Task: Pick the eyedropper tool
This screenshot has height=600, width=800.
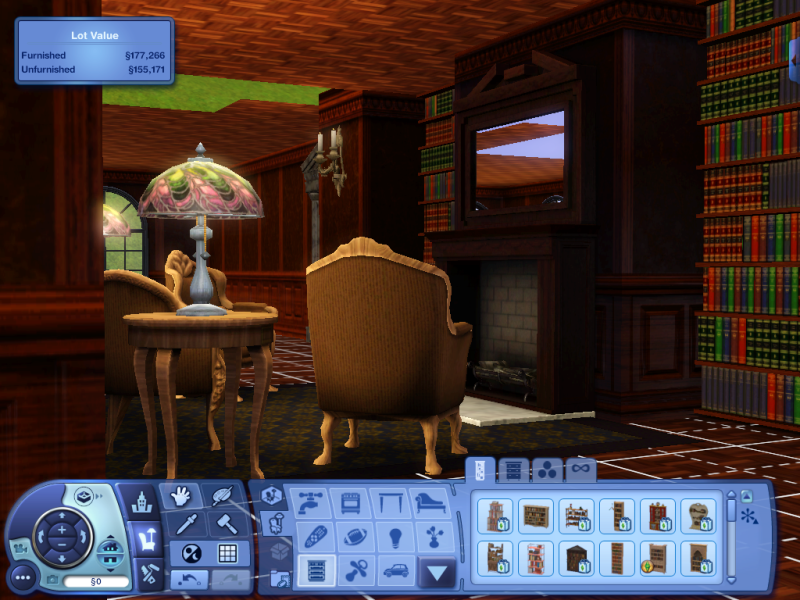Action: [187, 523]
